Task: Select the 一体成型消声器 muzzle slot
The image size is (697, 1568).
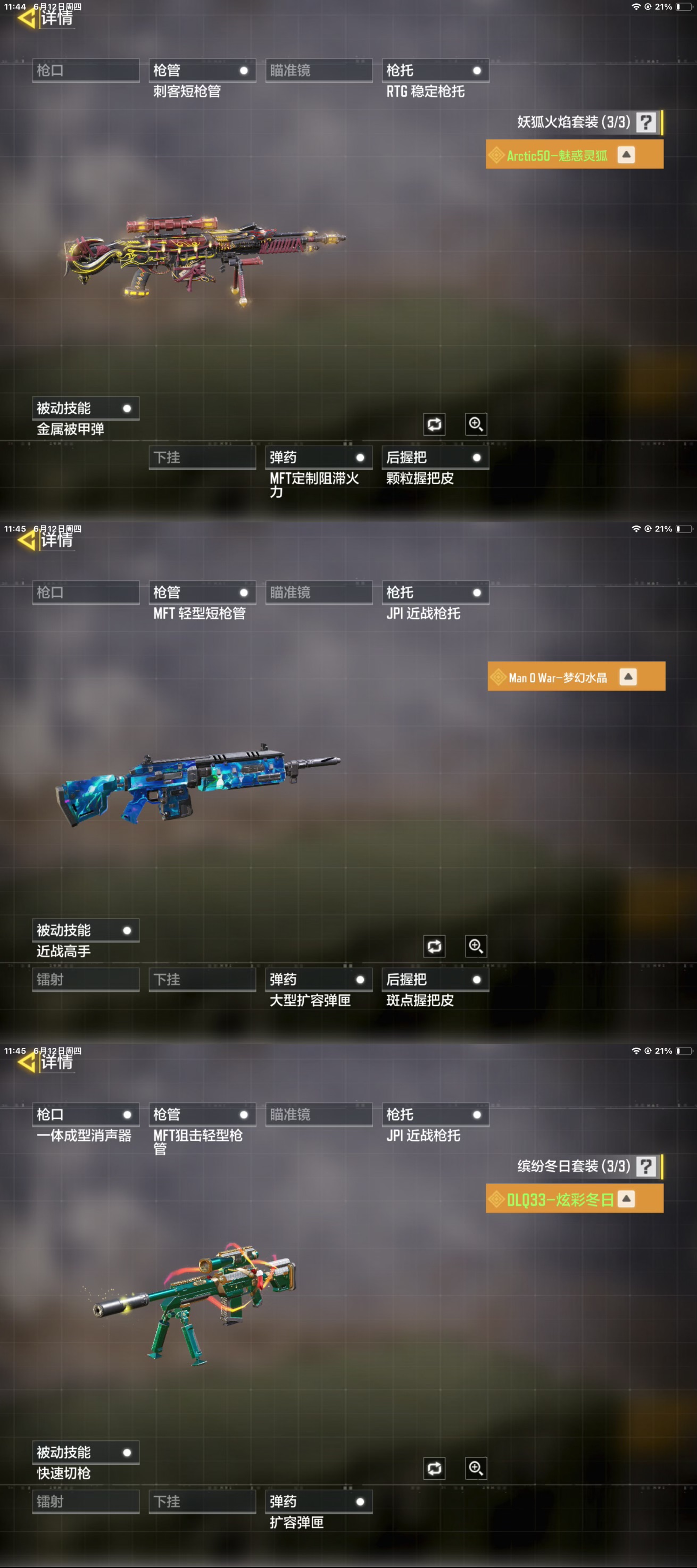Action: (85, 1115)
